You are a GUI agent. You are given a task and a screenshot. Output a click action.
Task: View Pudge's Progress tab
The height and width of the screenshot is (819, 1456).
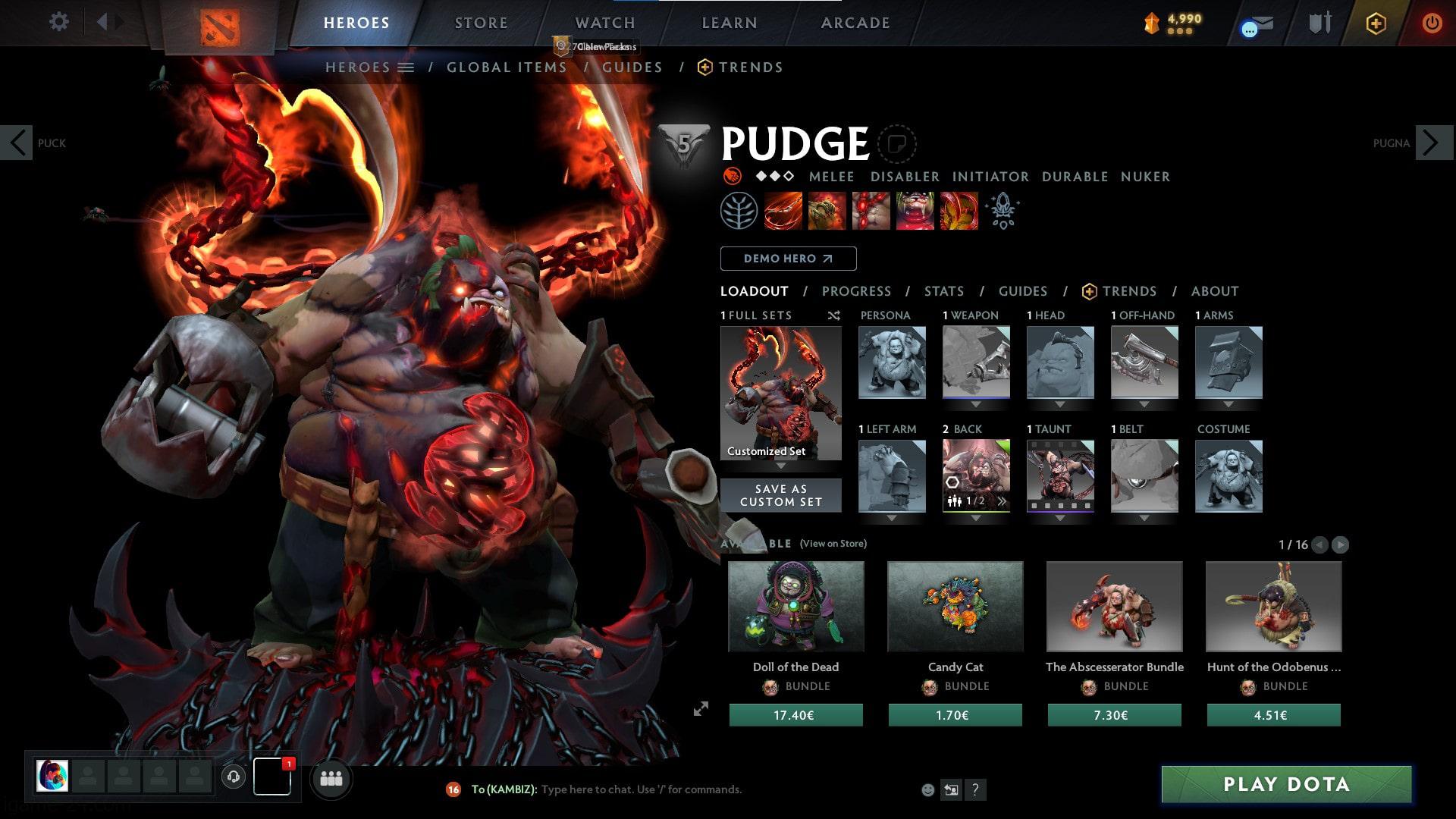[x=856, y=291]
